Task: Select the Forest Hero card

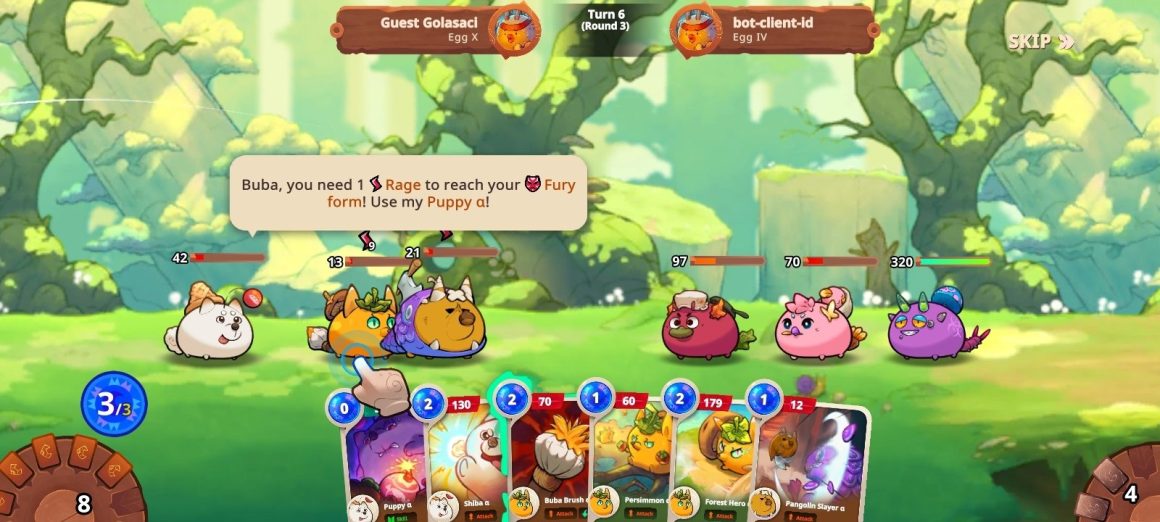Action: click(712, 460)
